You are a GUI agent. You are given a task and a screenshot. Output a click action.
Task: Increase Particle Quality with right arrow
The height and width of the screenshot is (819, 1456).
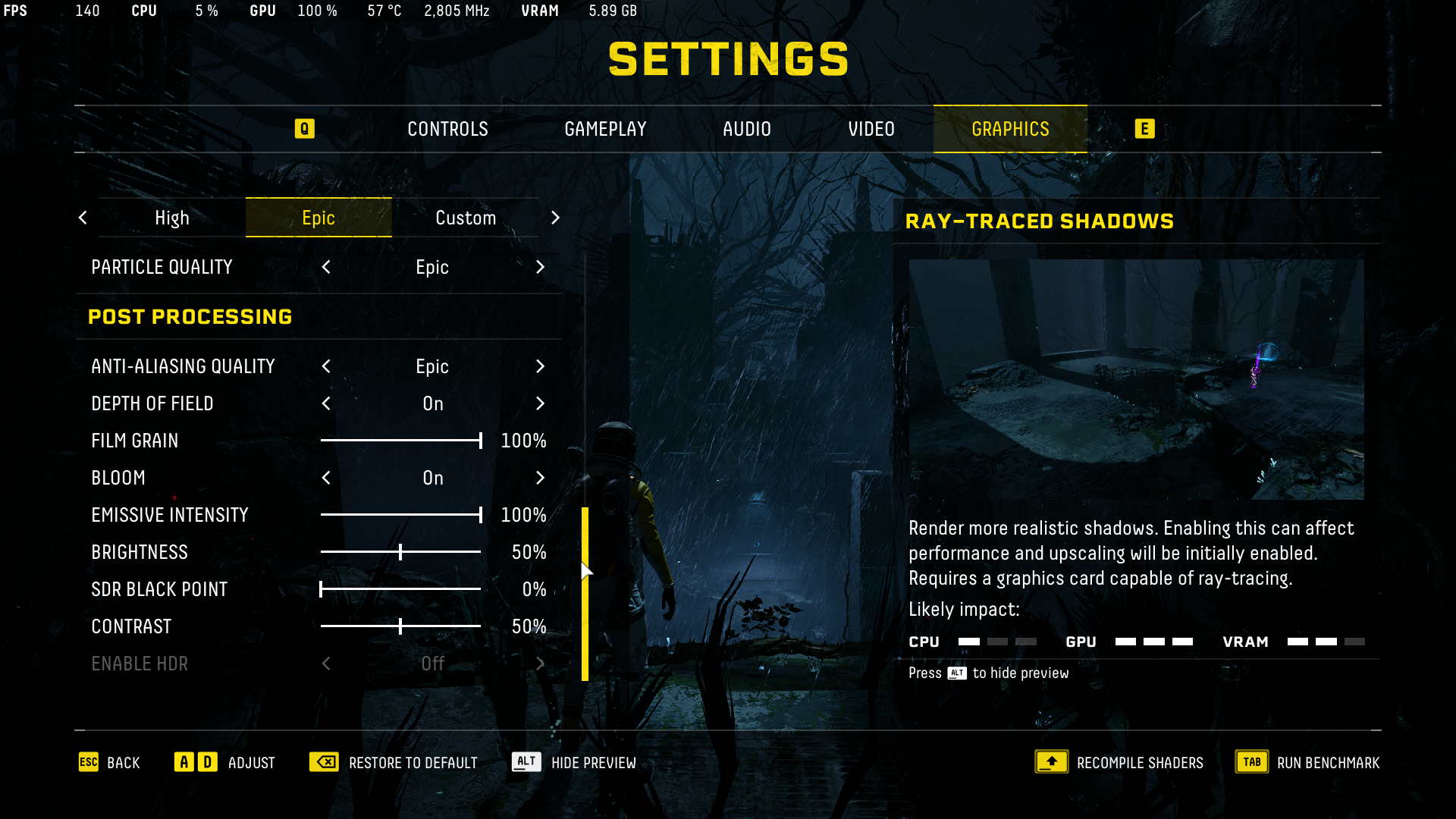pos(540,268)
